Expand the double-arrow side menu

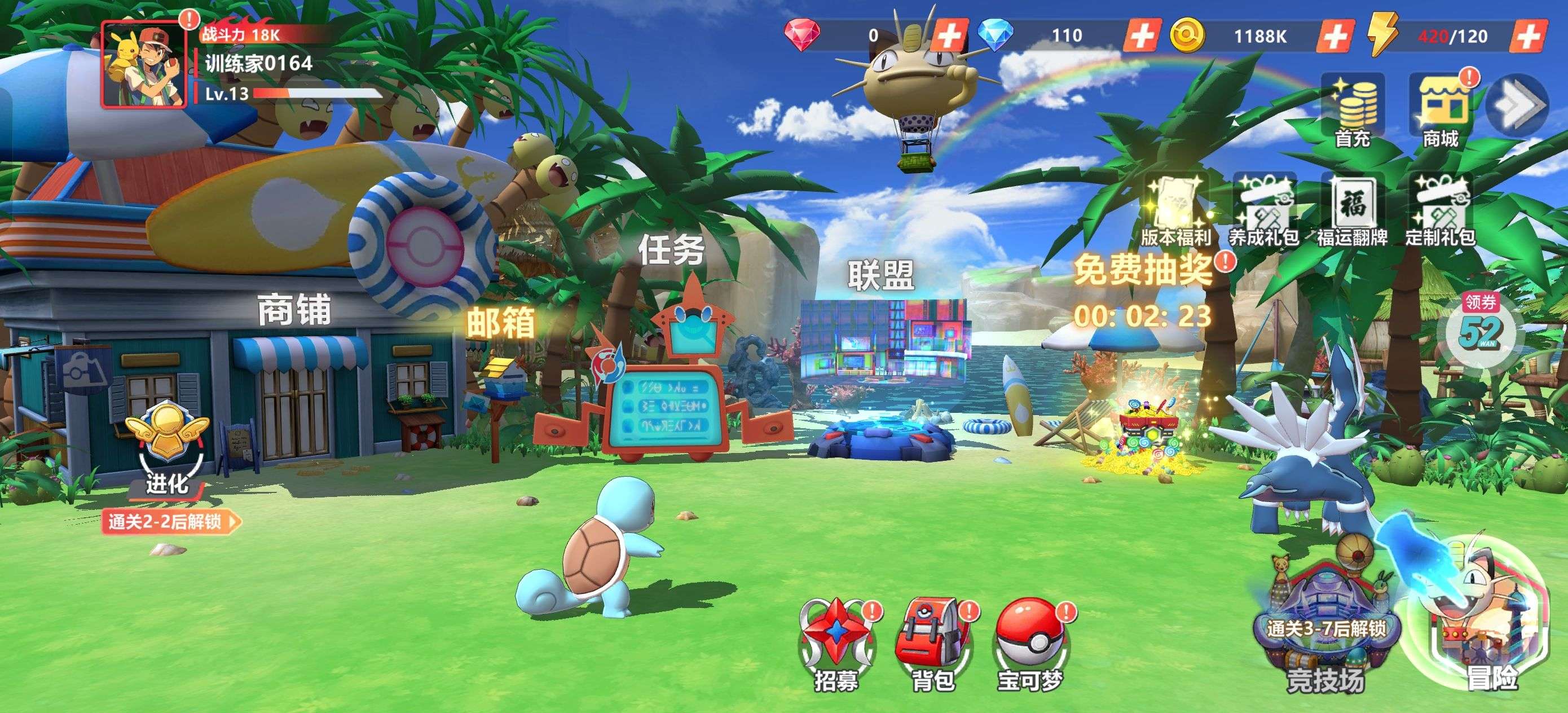[1517, 105]
